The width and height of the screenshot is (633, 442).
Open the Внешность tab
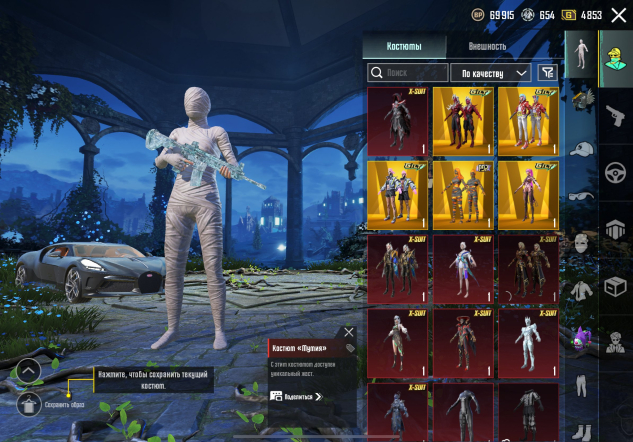[487, 47]
